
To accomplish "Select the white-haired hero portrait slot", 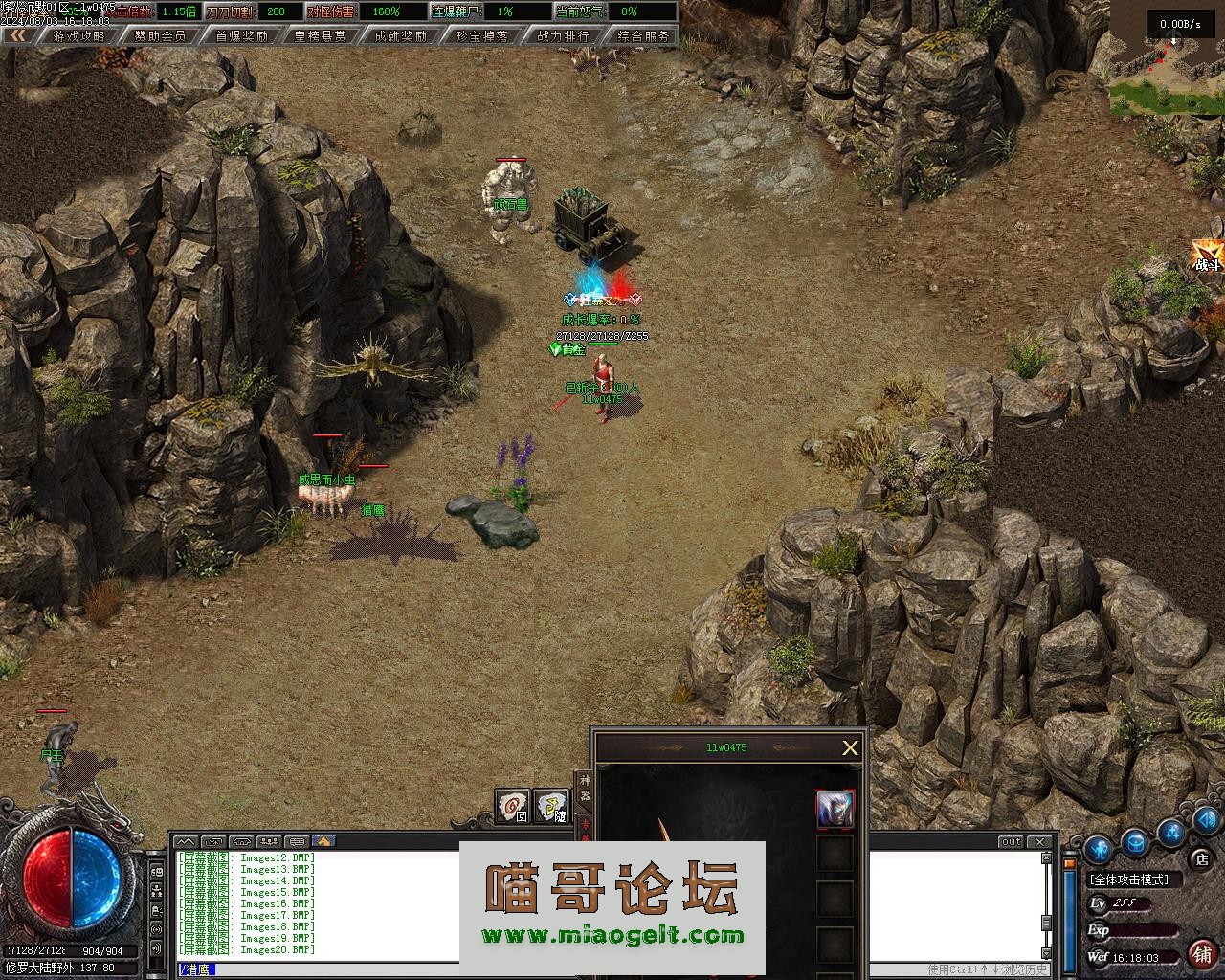I will 835,810.
